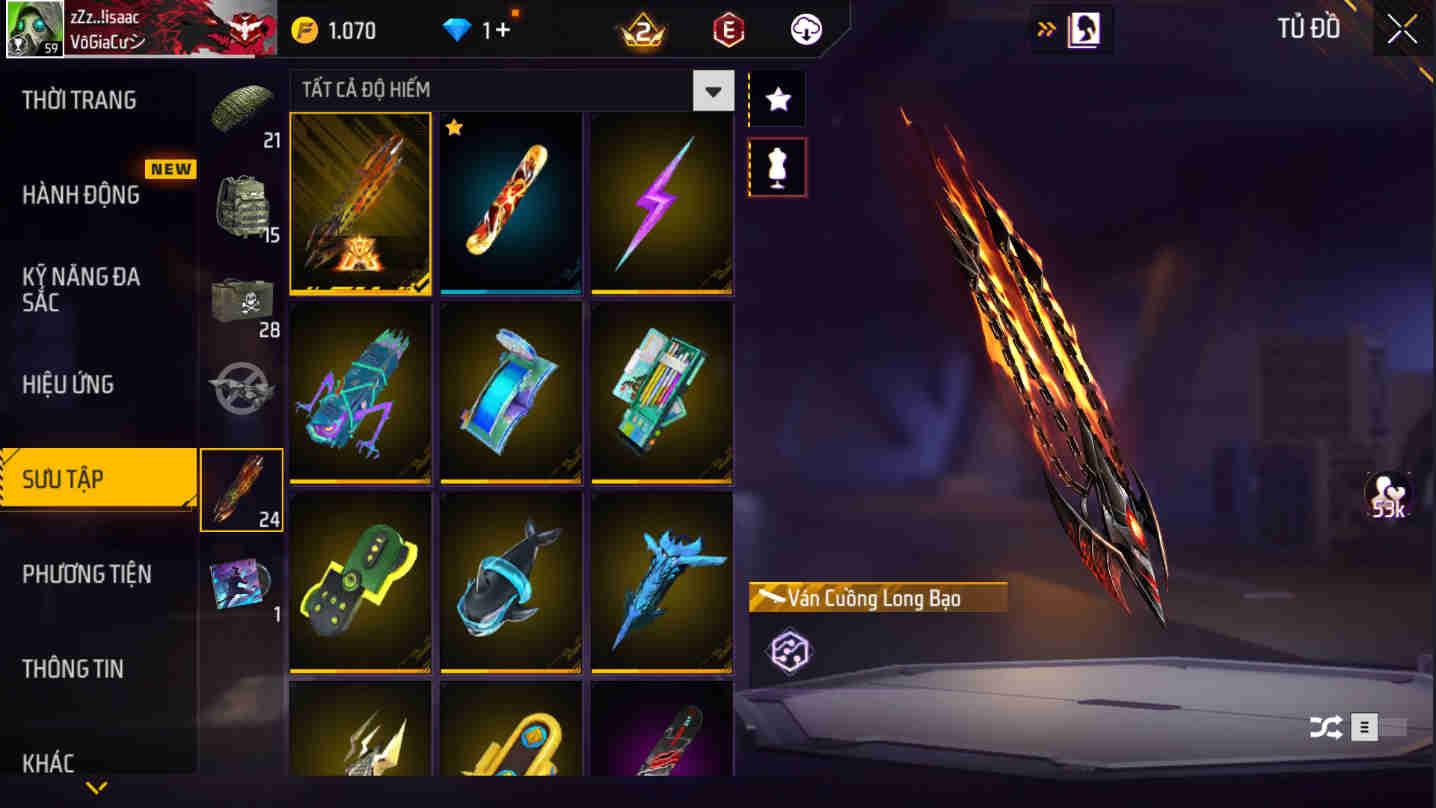
Task: Switch to the THỜI TRANG tab
Action: (x=79, y=99)
